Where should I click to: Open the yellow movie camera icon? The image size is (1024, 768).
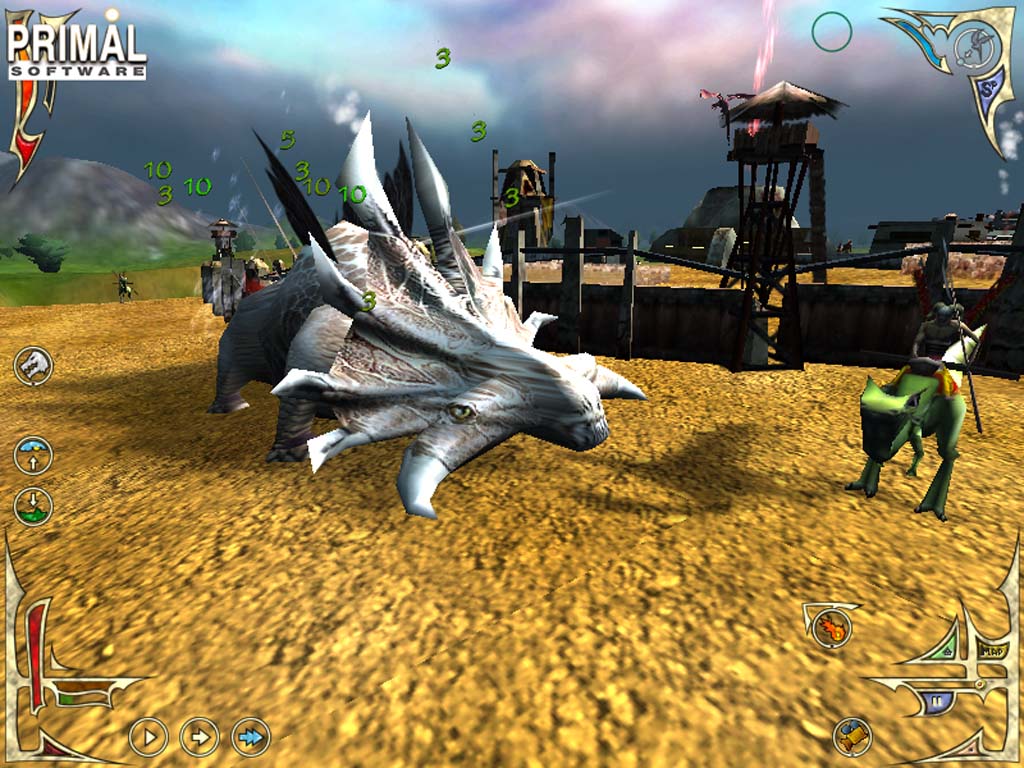tap(852, 737)
